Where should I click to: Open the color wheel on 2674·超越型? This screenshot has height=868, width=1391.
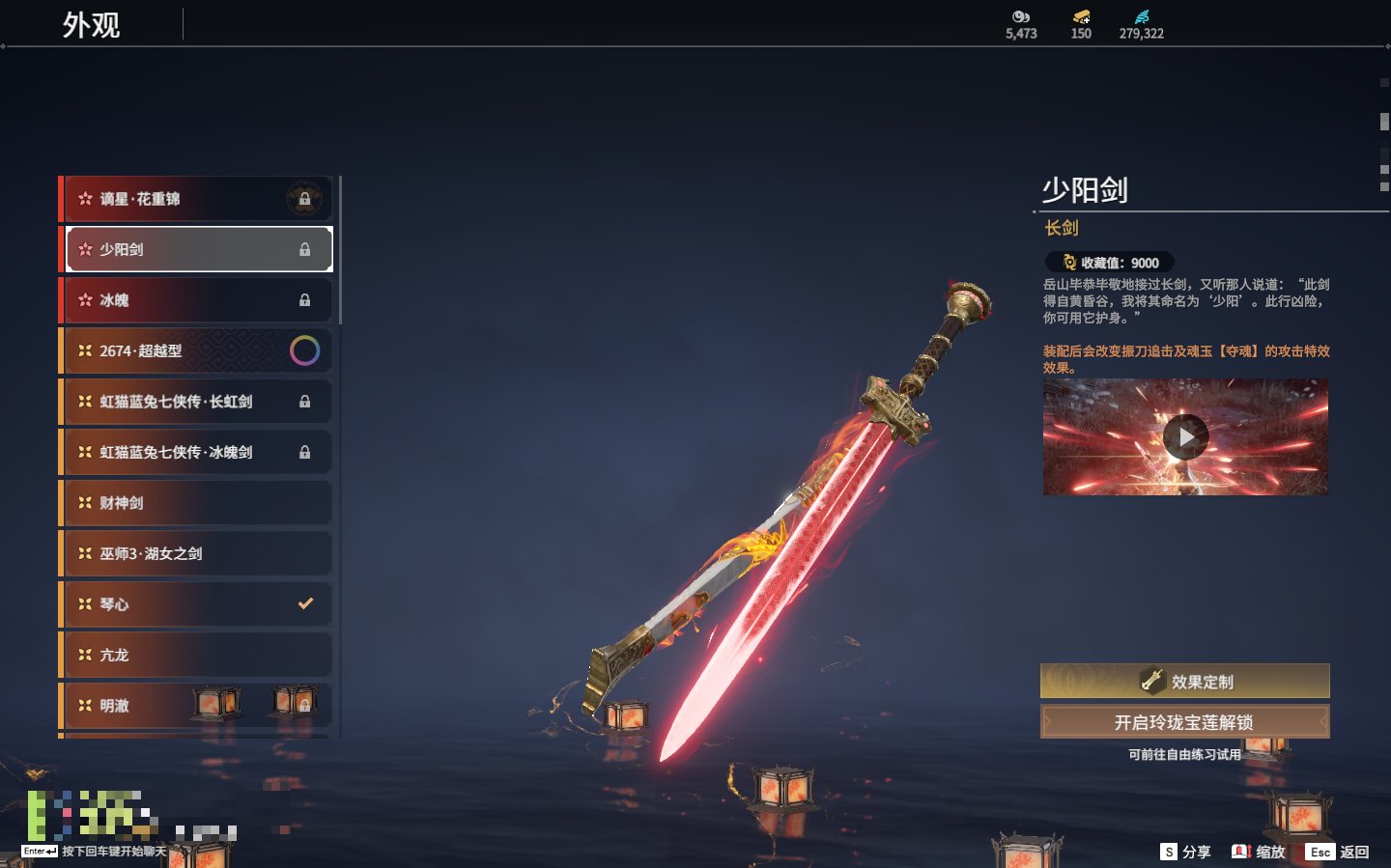[x=304, y=350]
